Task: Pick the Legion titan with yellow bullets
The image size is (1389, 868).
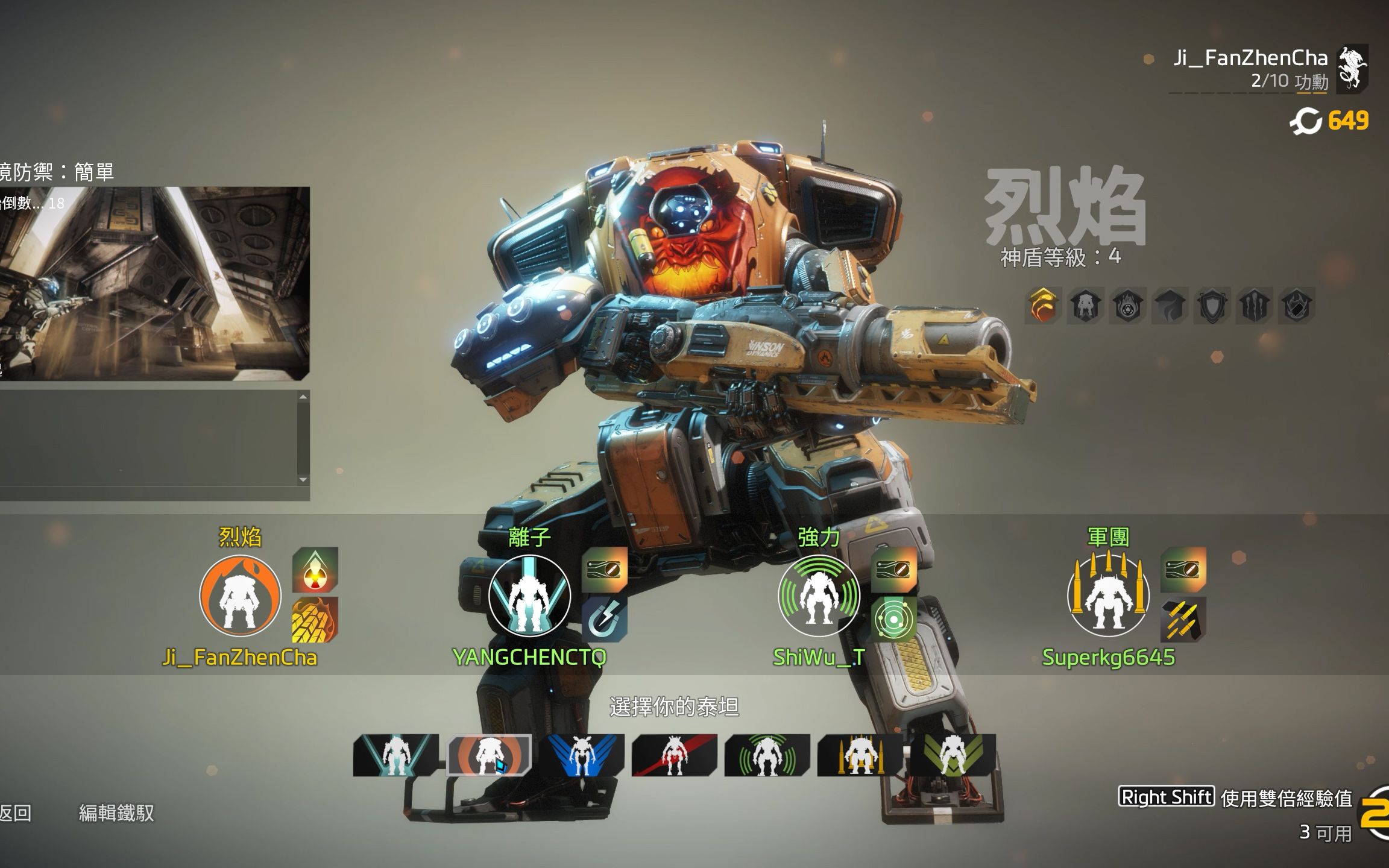Action: click(x=860, y=755)
